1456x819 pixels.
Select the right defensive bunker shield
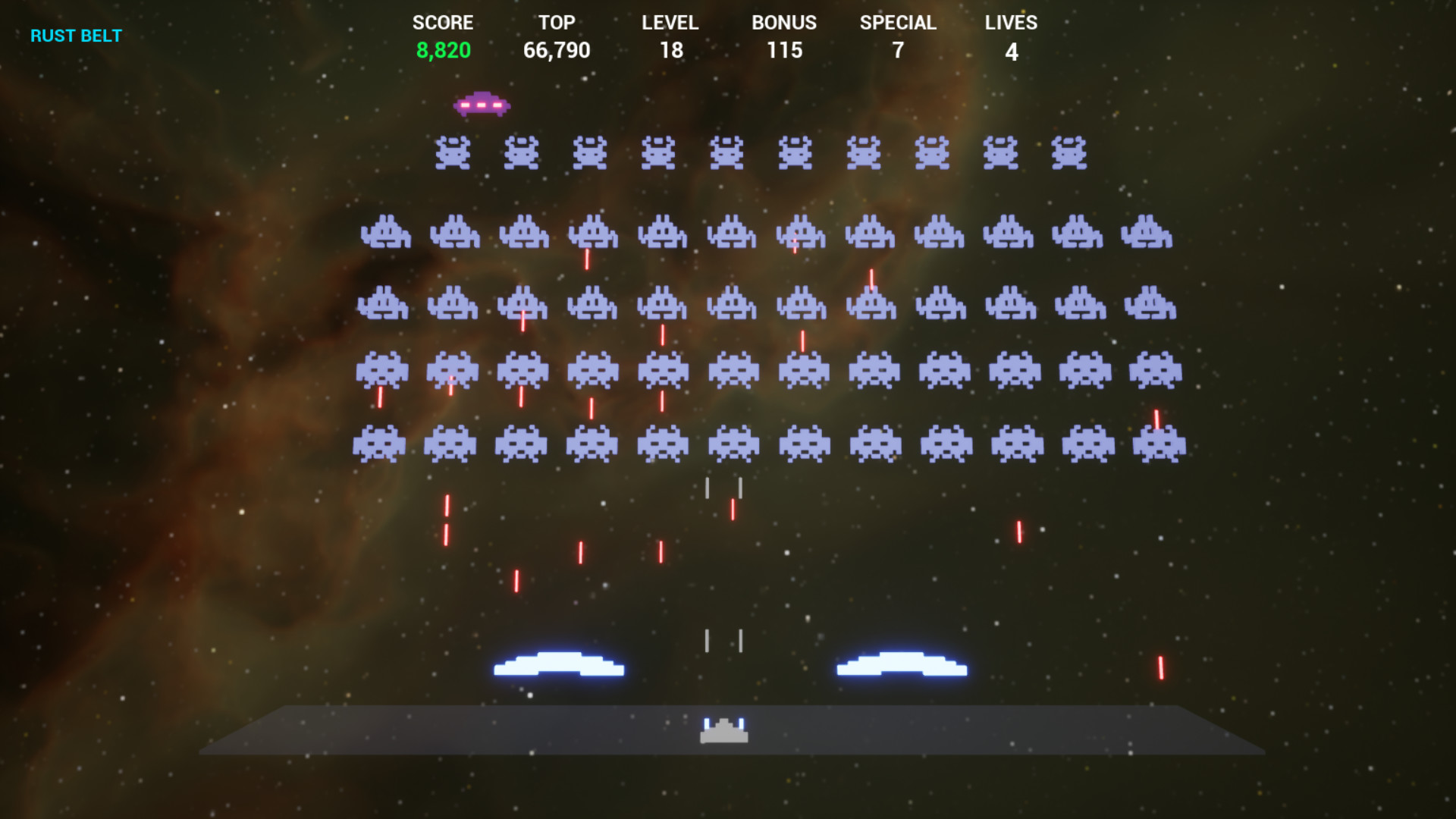point(899,667)
